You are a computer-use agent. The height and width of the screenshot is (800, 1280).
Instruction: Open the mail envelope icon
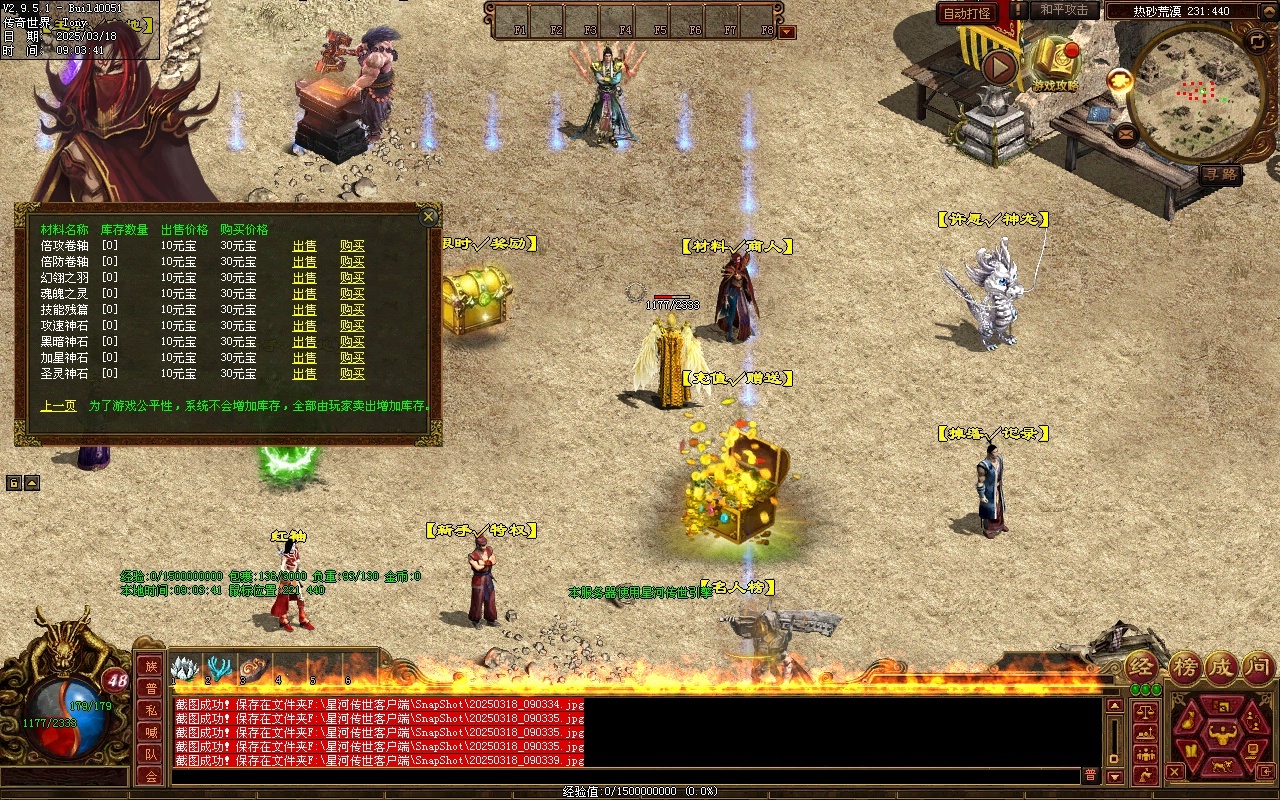pyautogui.click(x=1126, y=133)
